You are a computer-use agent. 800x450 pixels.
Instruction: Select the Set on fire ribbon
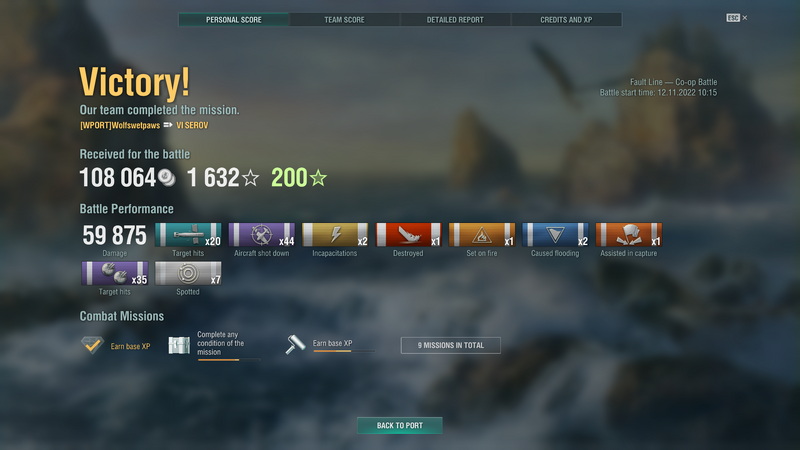click(481, 235)
